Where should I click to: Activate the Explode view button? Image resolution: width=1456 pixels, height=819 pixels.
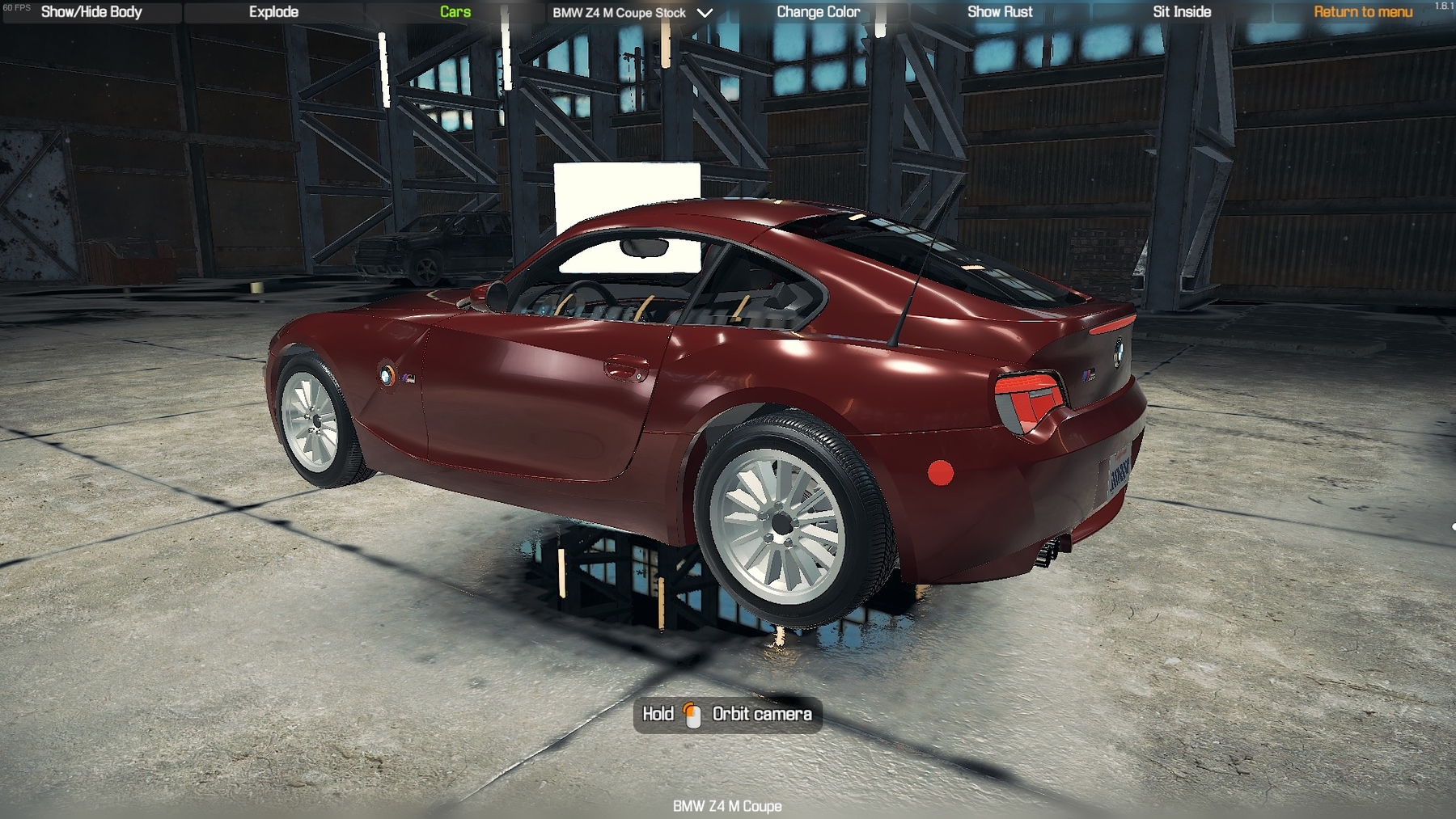(273, 12)
